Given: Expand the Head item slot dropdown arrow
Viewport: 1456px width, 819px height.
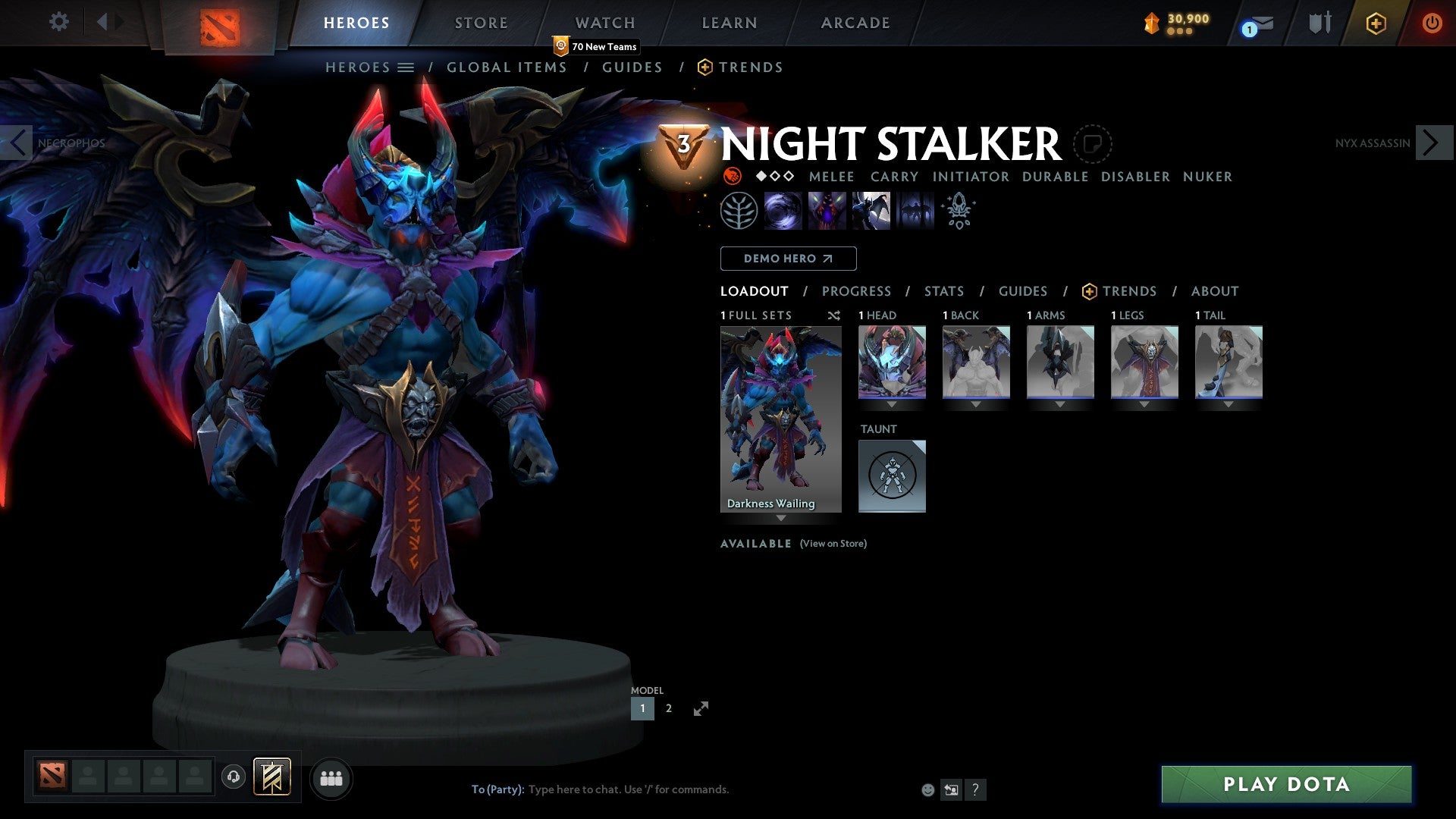Looking at the screenshot, I should 892,404.
